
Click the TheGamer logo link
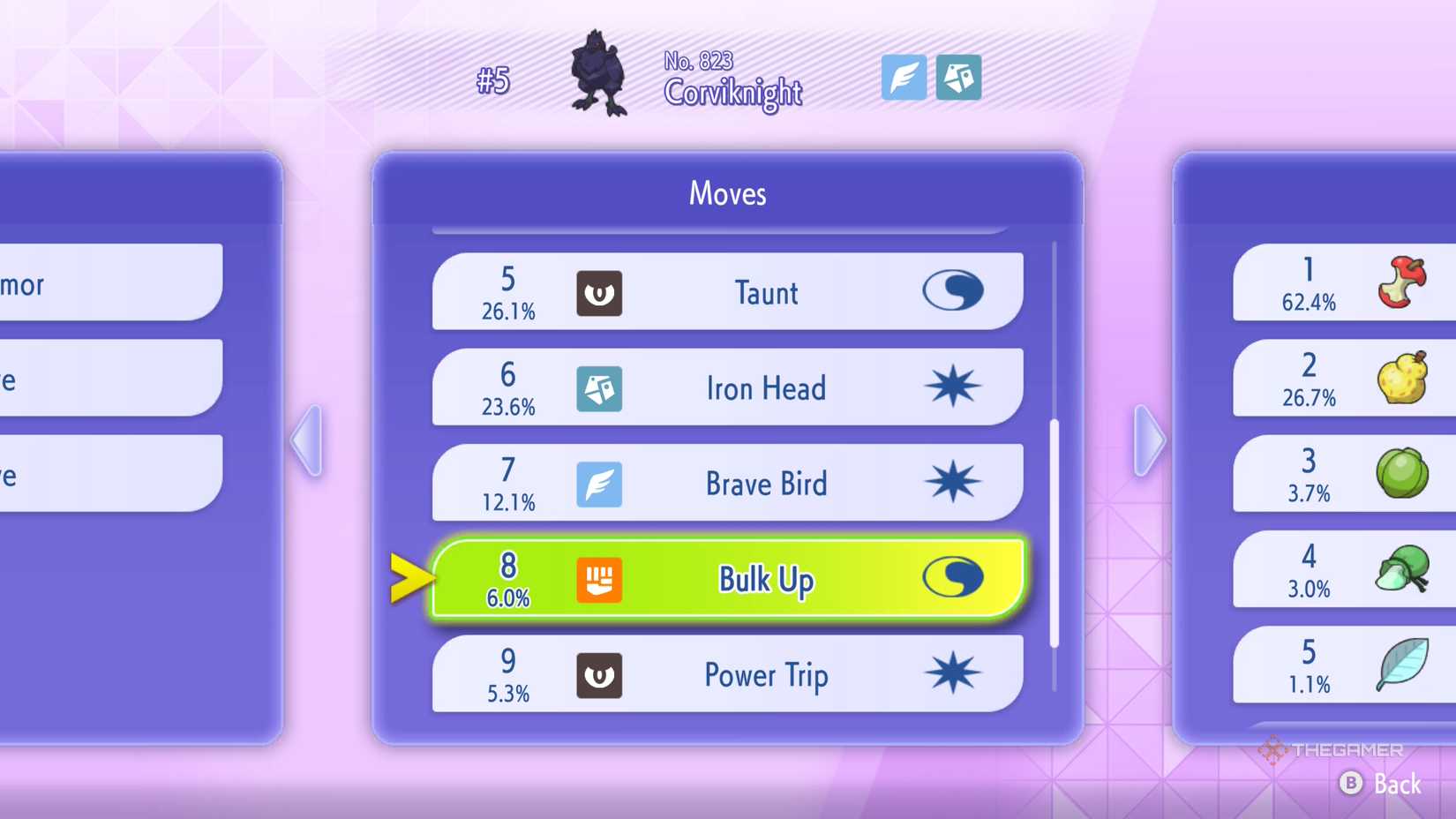click(x=1332, y=752)
